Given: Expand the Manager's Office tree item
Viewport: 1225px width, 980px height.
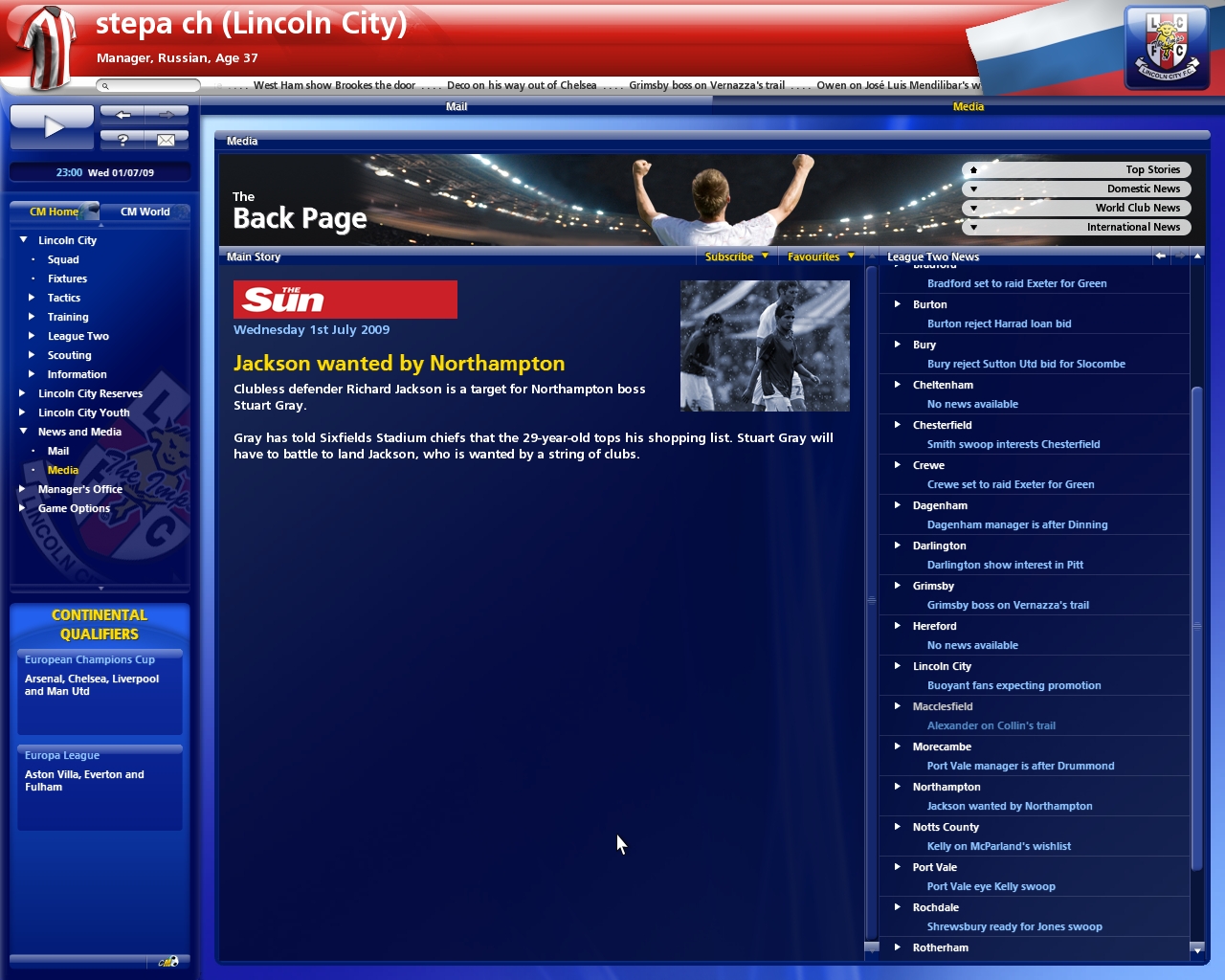Looking at the screenshot, I should point(23,489).
